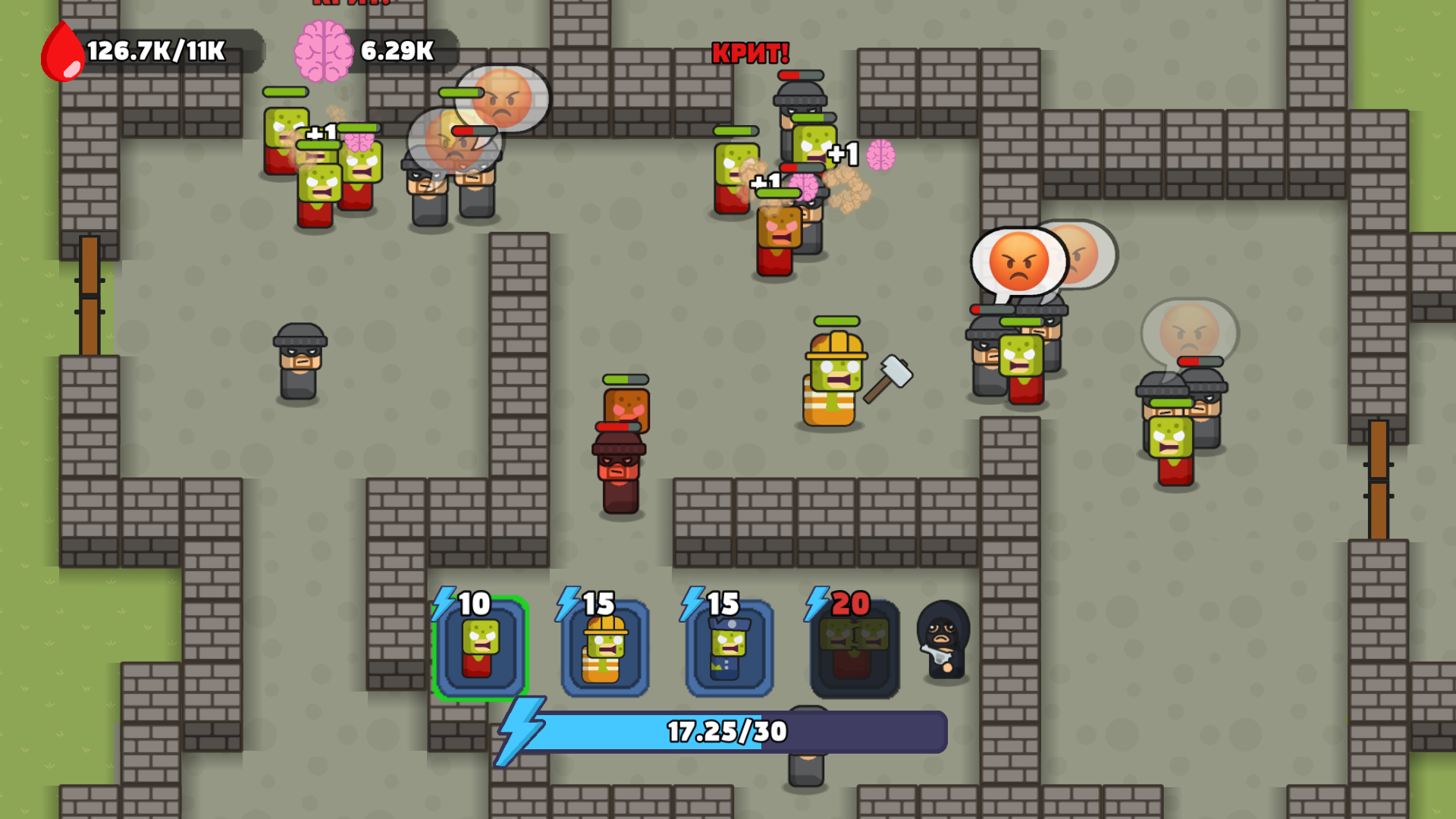Click the angry face speech bubble near the soldiers
The image size is (1456, 819).
tap(1020, 265)
